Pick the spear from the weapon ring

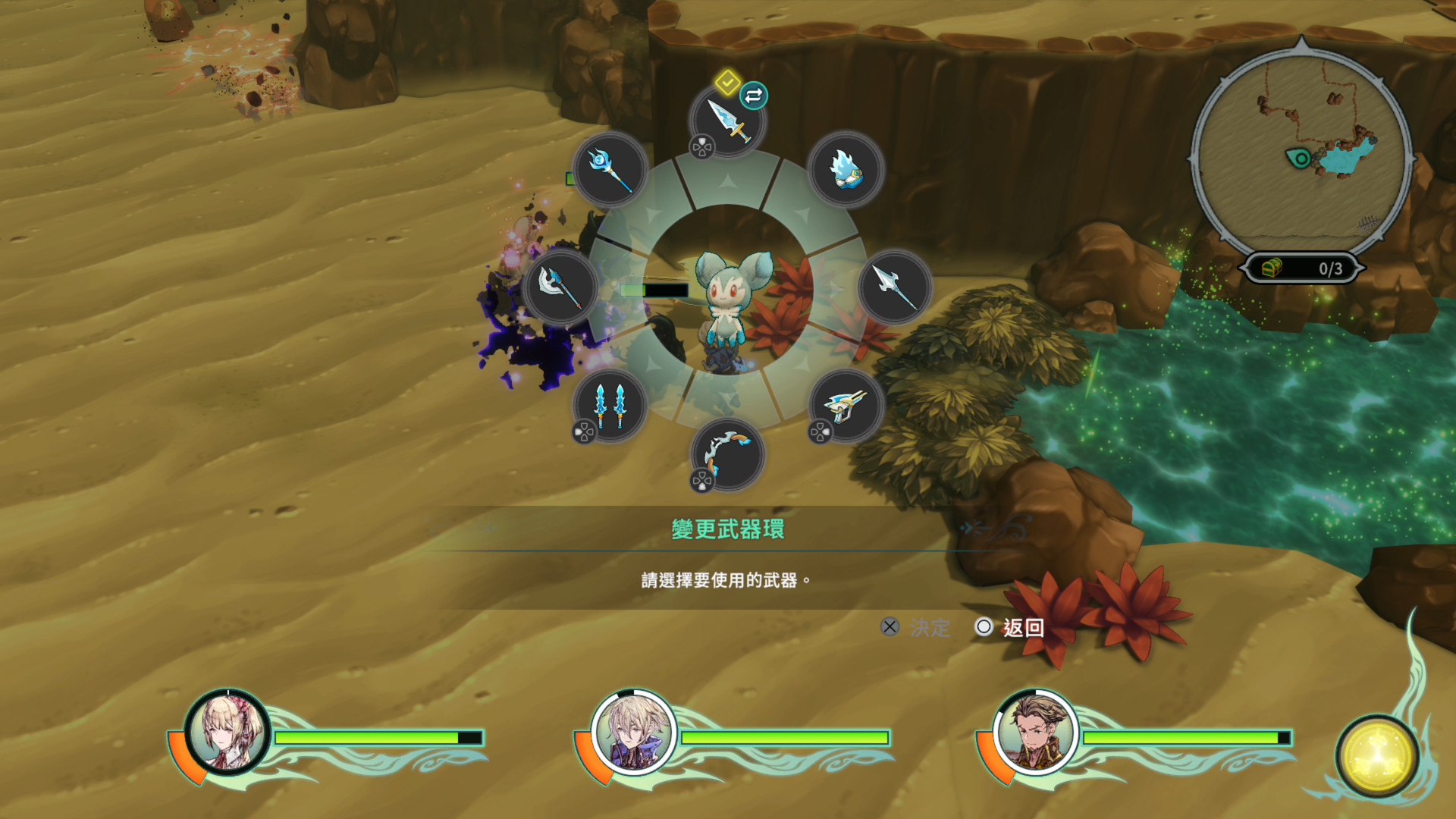coord(895,287)
